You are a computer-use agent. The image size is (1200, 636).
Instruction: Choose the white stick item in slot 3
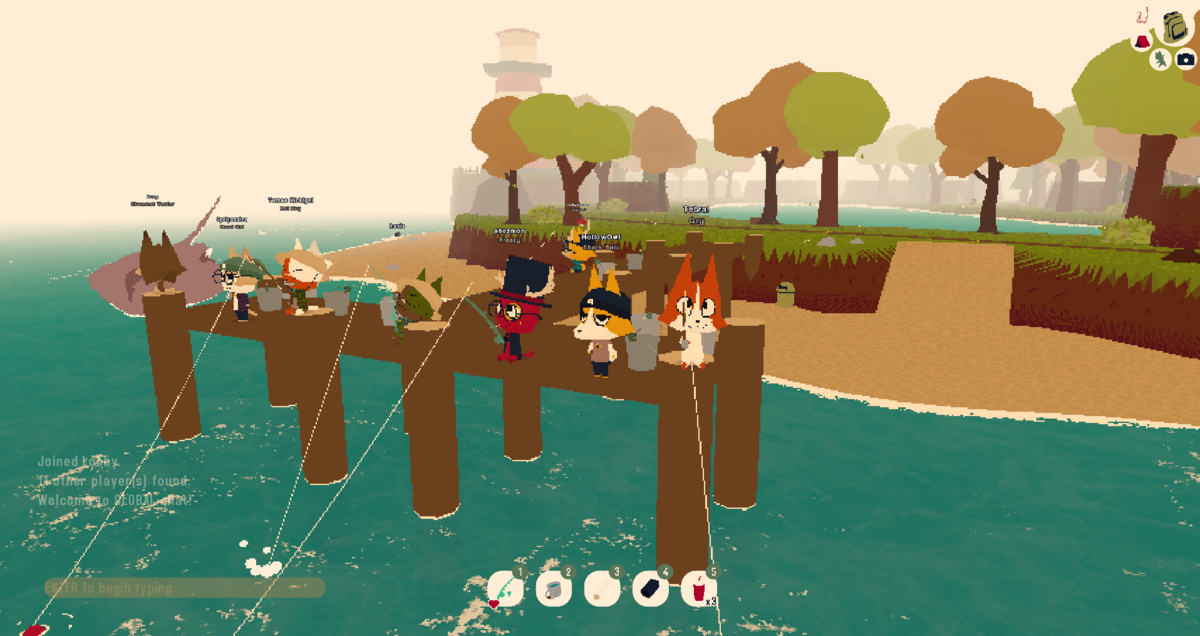pyautogui.click(x=602, y=589)
